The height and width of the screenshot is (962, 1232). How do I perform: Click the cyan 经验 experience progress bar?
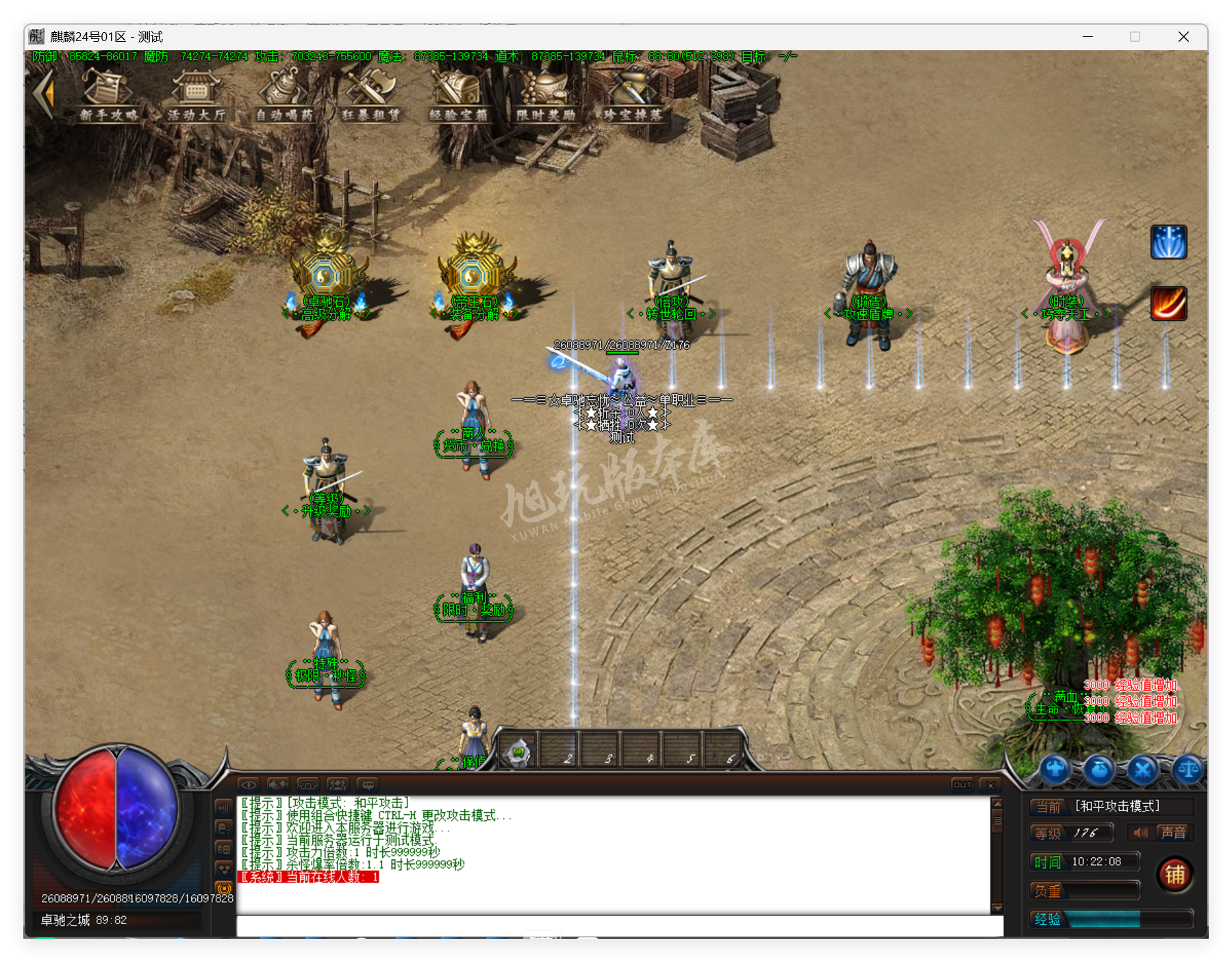1106,920
